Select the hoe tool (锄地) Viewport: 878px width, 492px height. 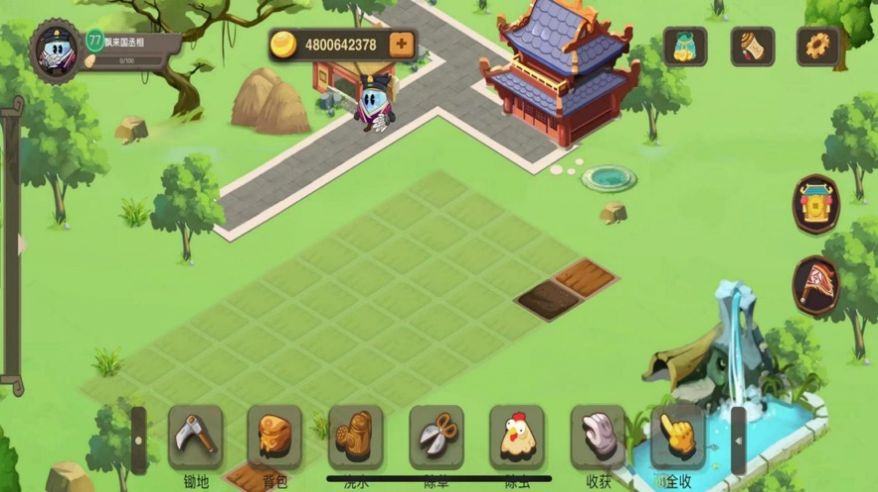tap(195, 437)
